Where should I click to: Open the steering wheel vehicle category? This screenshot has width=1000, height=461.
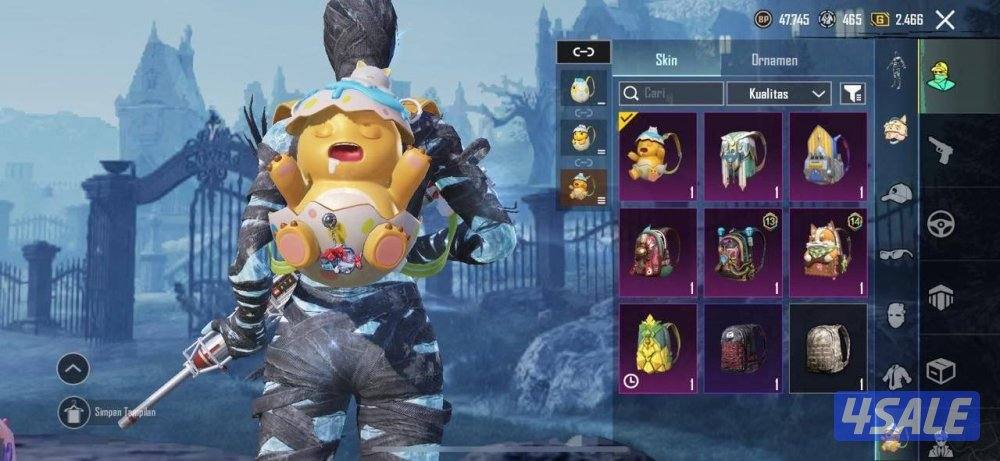(941, 224)
